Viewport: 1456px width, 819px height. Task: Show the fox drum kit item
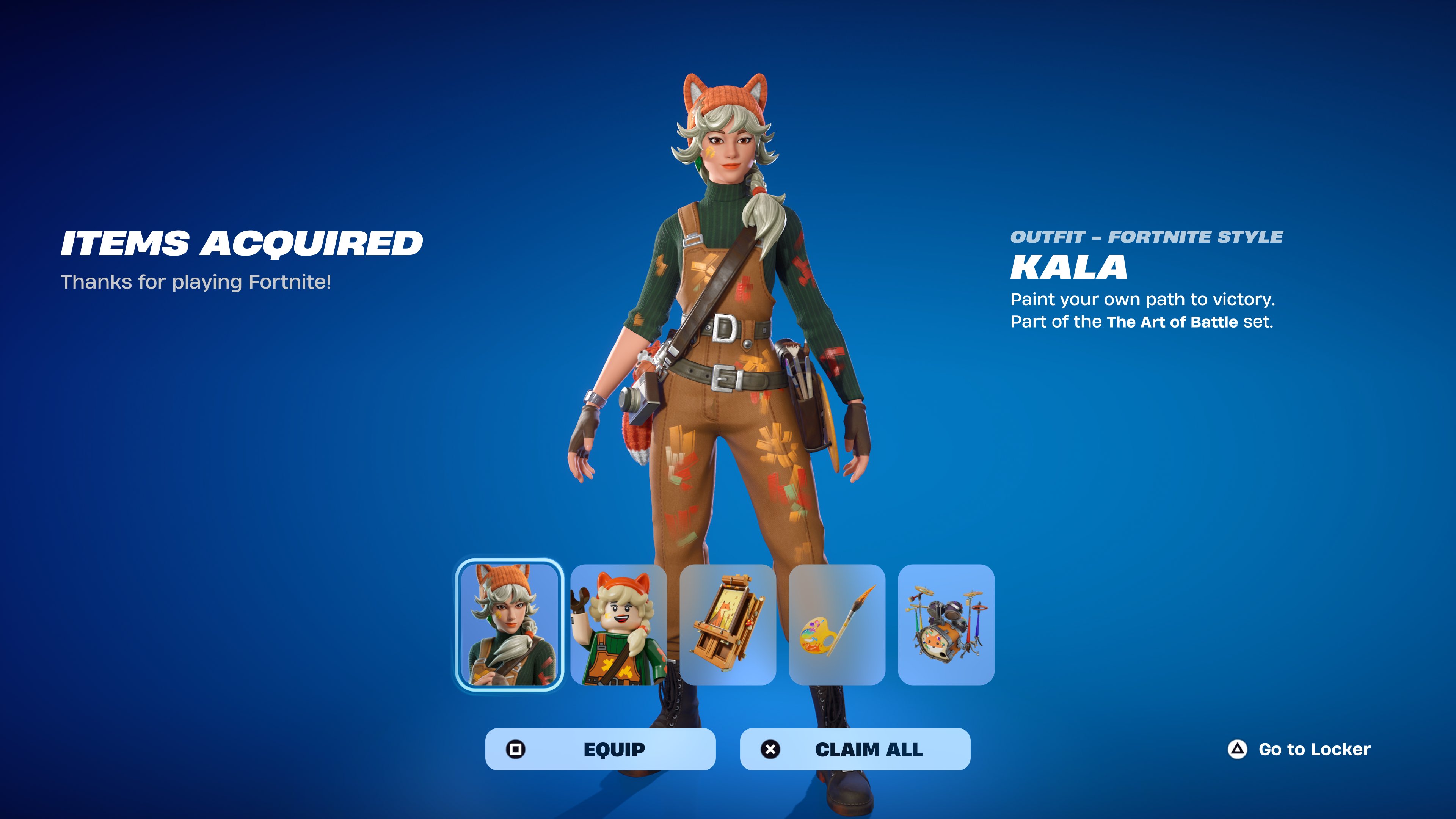coord(946,624)
